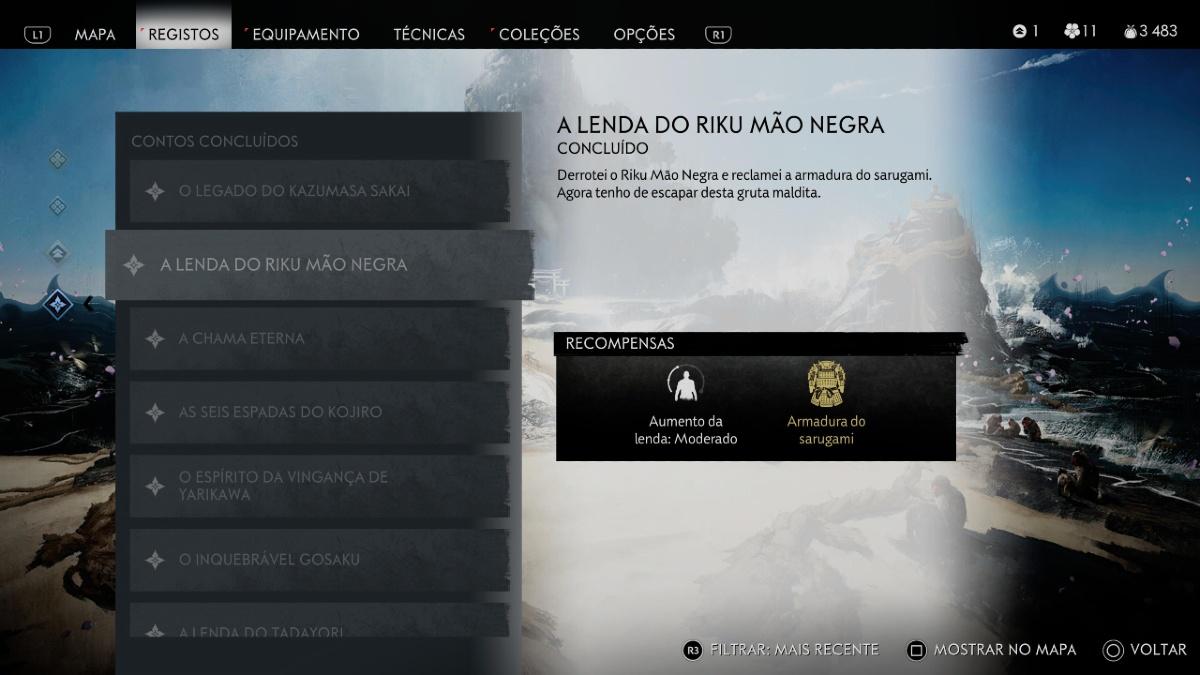The height and width of the screenshot is (675, 1200).
Task: Open the Coleções tab
Action: (539, 34)
